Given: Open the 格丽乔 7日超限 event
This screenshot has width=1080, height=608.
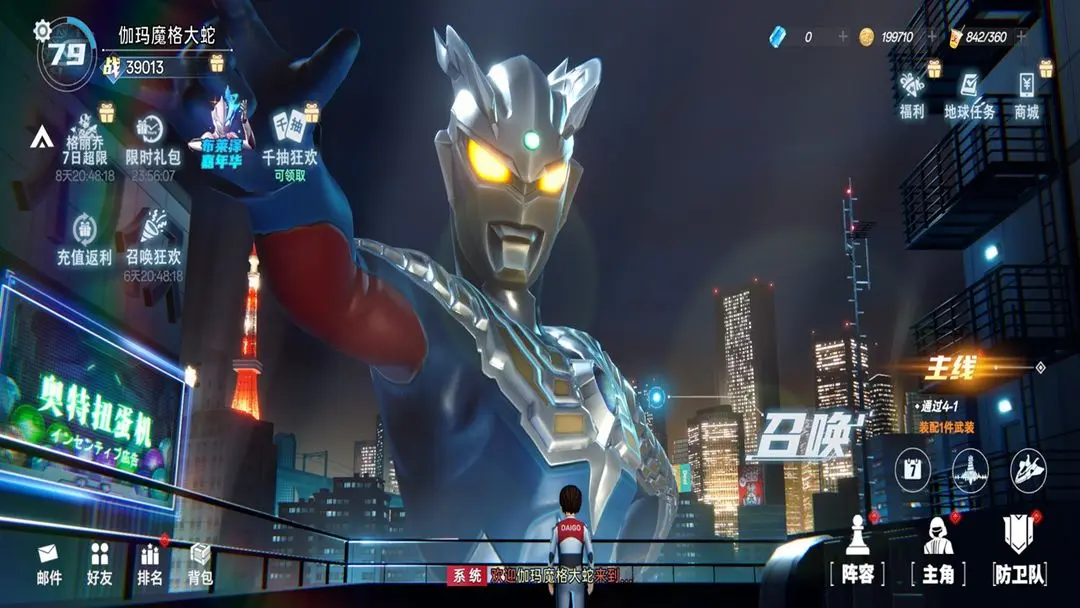Looking at the screenshot, I should [85, 138].
